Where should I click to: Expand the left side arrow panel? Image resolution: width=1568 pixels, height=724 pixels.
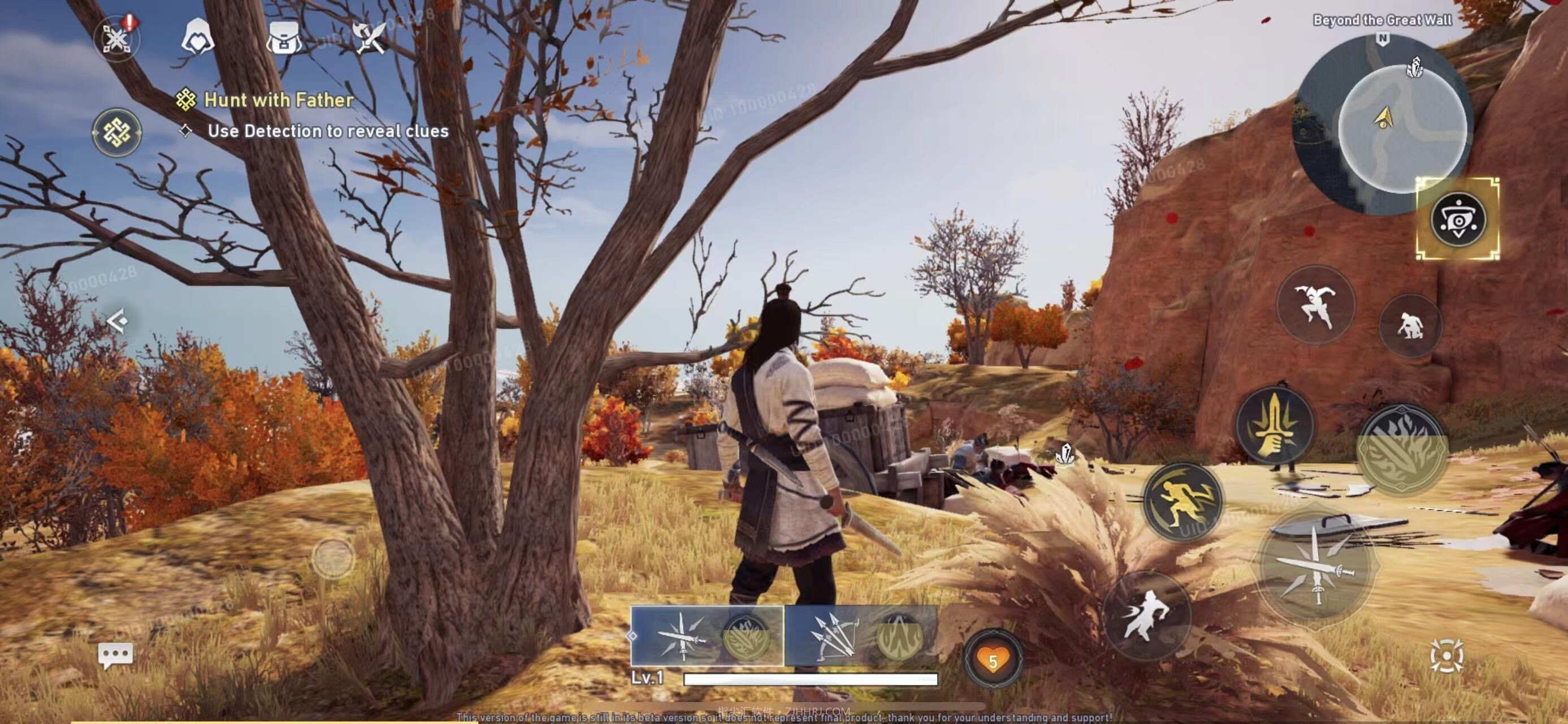(x=117, y=320)
